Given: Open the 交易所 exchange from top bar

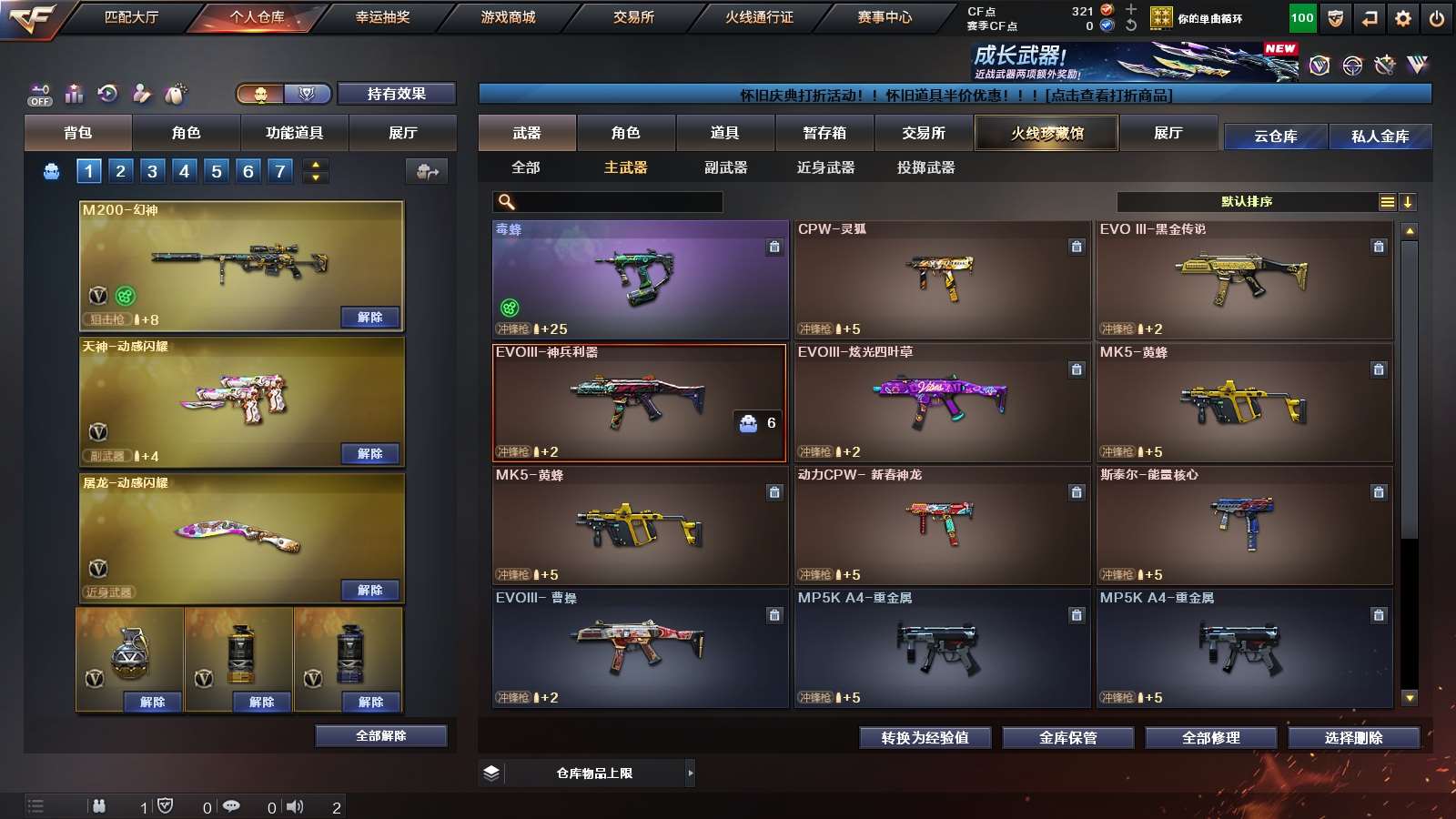Looking at the screenshot, I should coord(633,17).
